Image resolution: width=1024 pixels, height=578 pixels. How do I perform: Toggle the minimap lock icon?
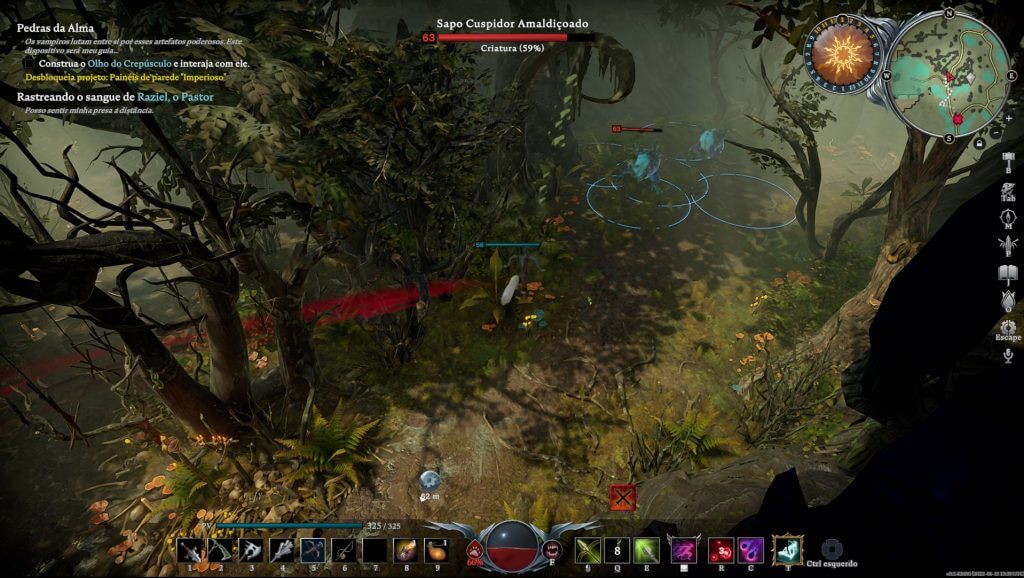click(x=979, y=143)
